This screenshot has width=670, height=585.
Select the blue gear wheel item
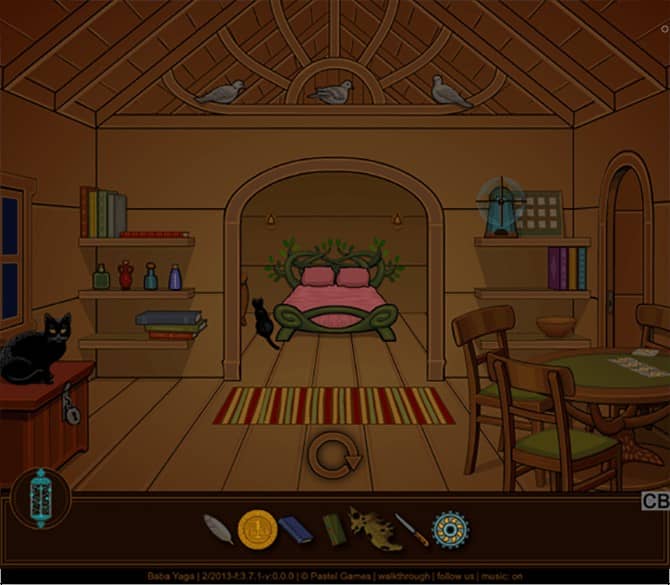(449, 528)
